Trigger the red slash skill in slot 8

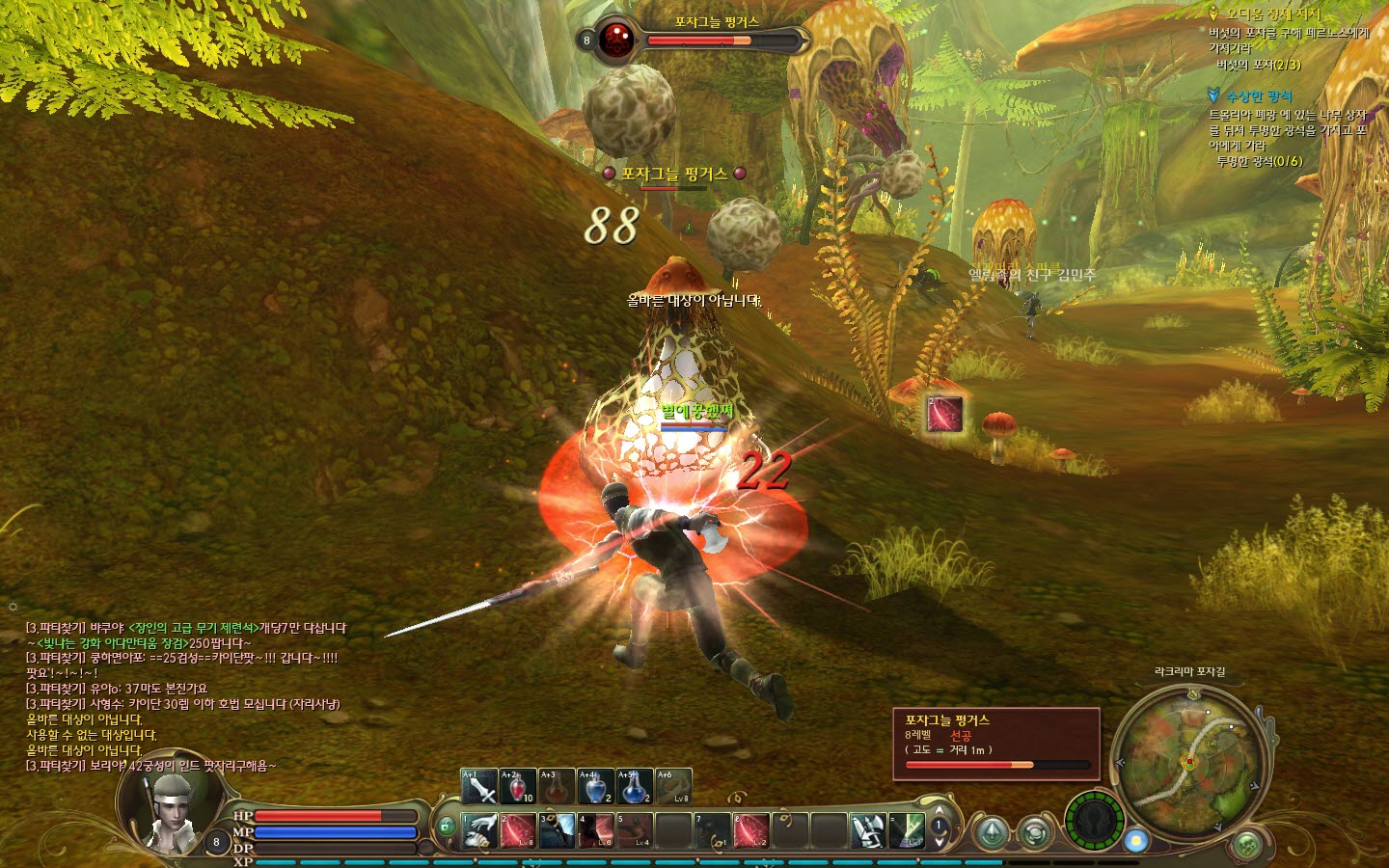pyautogui.click(x=751, y=830)
